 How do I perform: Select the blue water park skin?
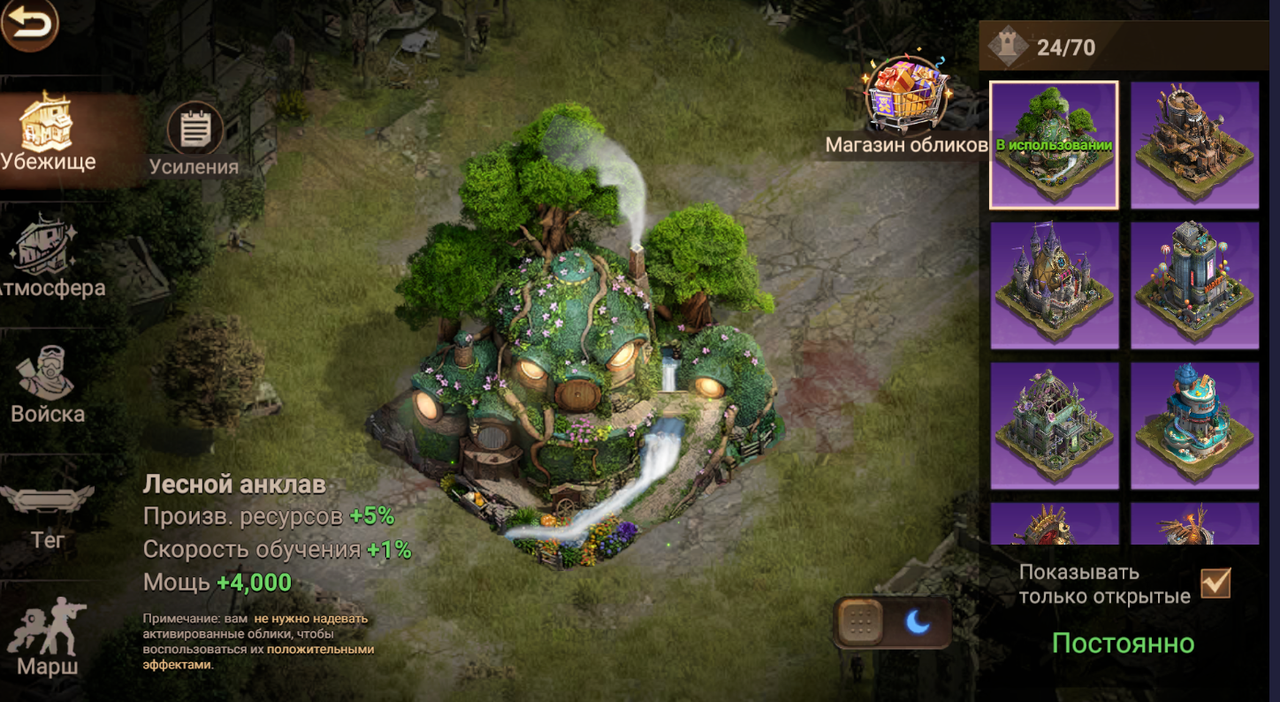pos(1195,425)
